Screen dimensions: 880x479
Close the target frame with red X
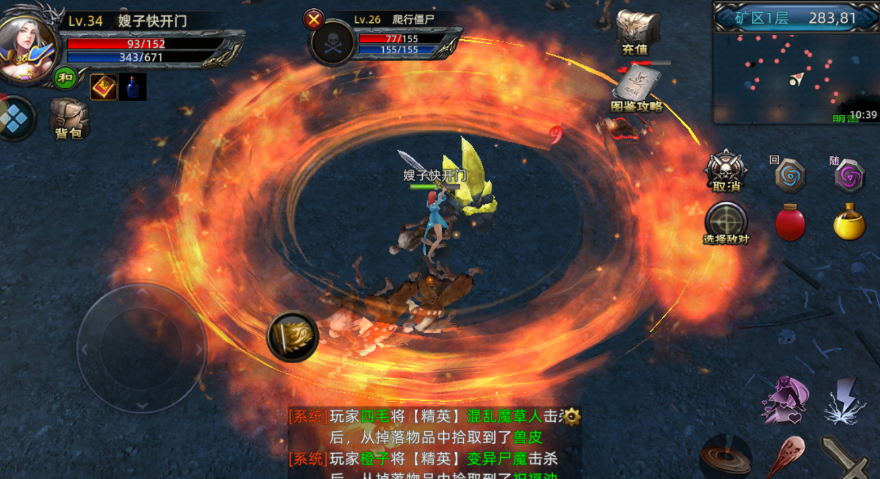click(x=315, y=19)
